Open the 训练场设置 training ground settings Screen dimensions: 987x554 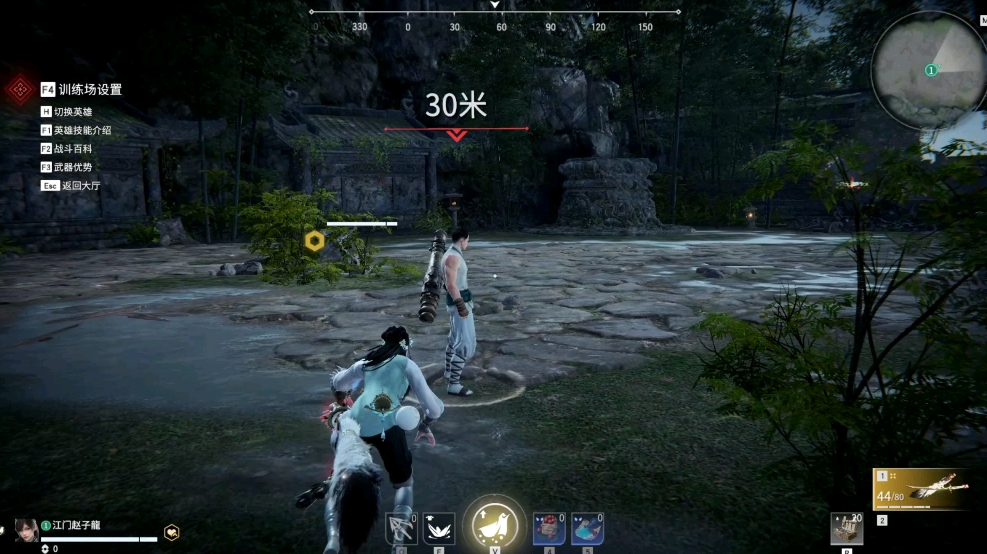coord(81,89)
